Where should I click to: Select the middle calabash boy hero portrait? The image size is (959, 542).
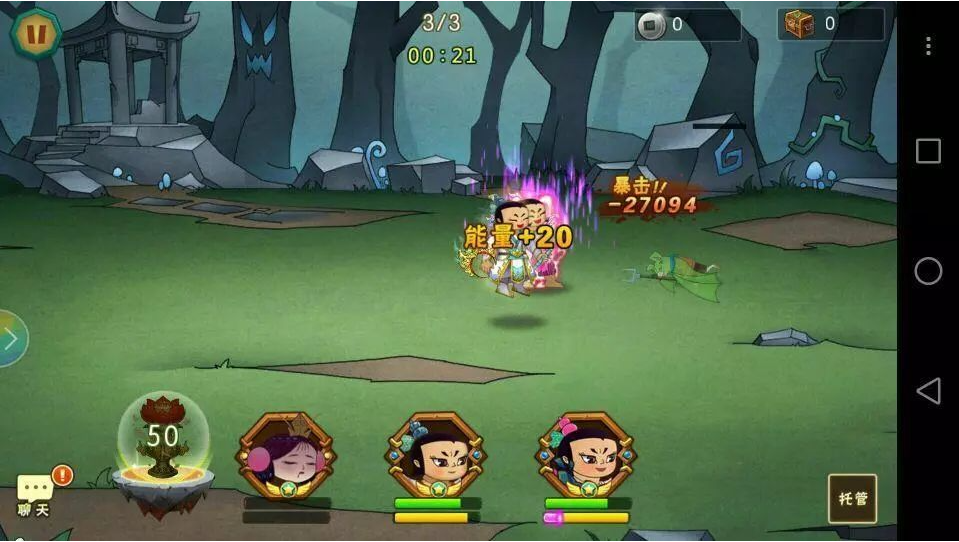pyautogui.click(x=436, y=455)
